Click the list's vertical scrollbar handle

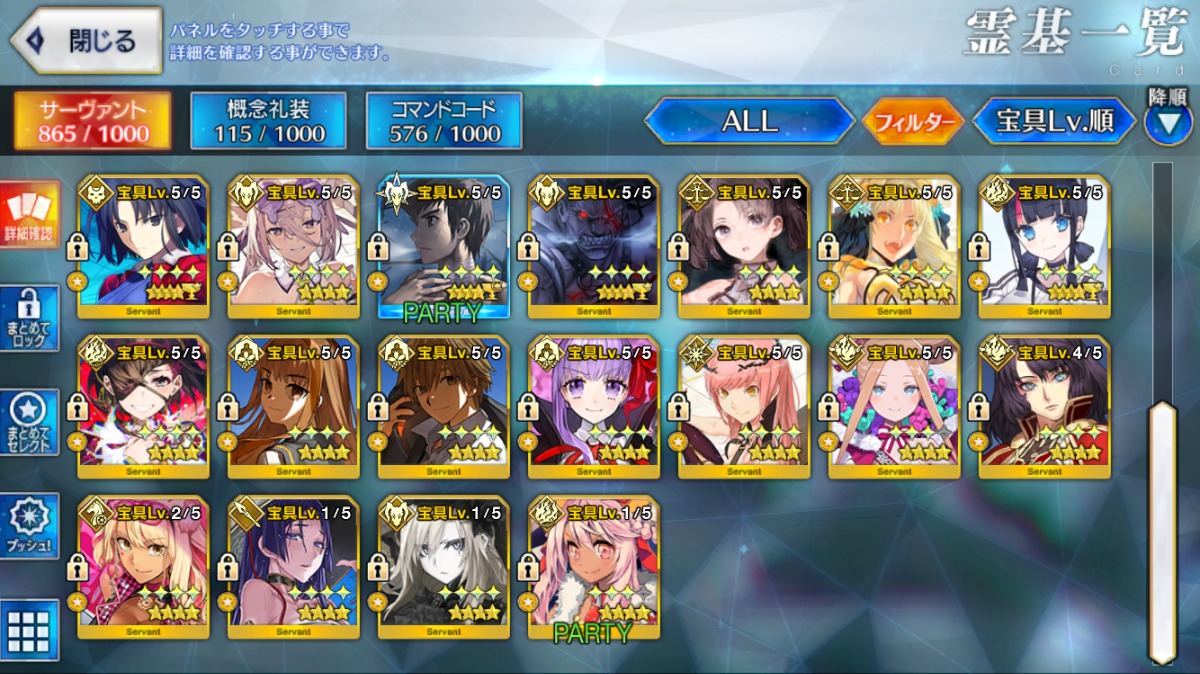pyautogui.click(x=1162, y=530)
